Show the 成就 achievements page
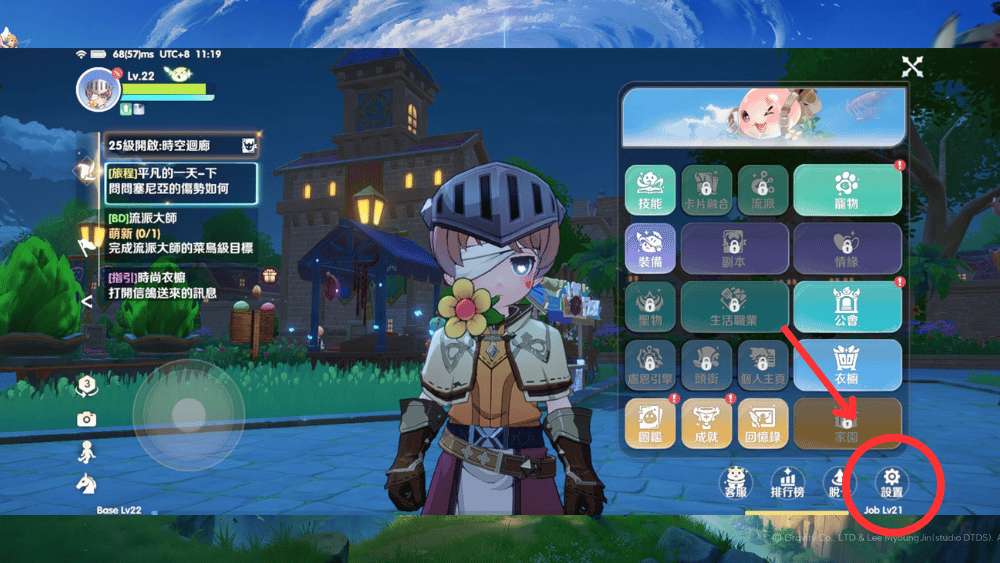The height and width of the screenshot is (563, 1000). [706, 422]
